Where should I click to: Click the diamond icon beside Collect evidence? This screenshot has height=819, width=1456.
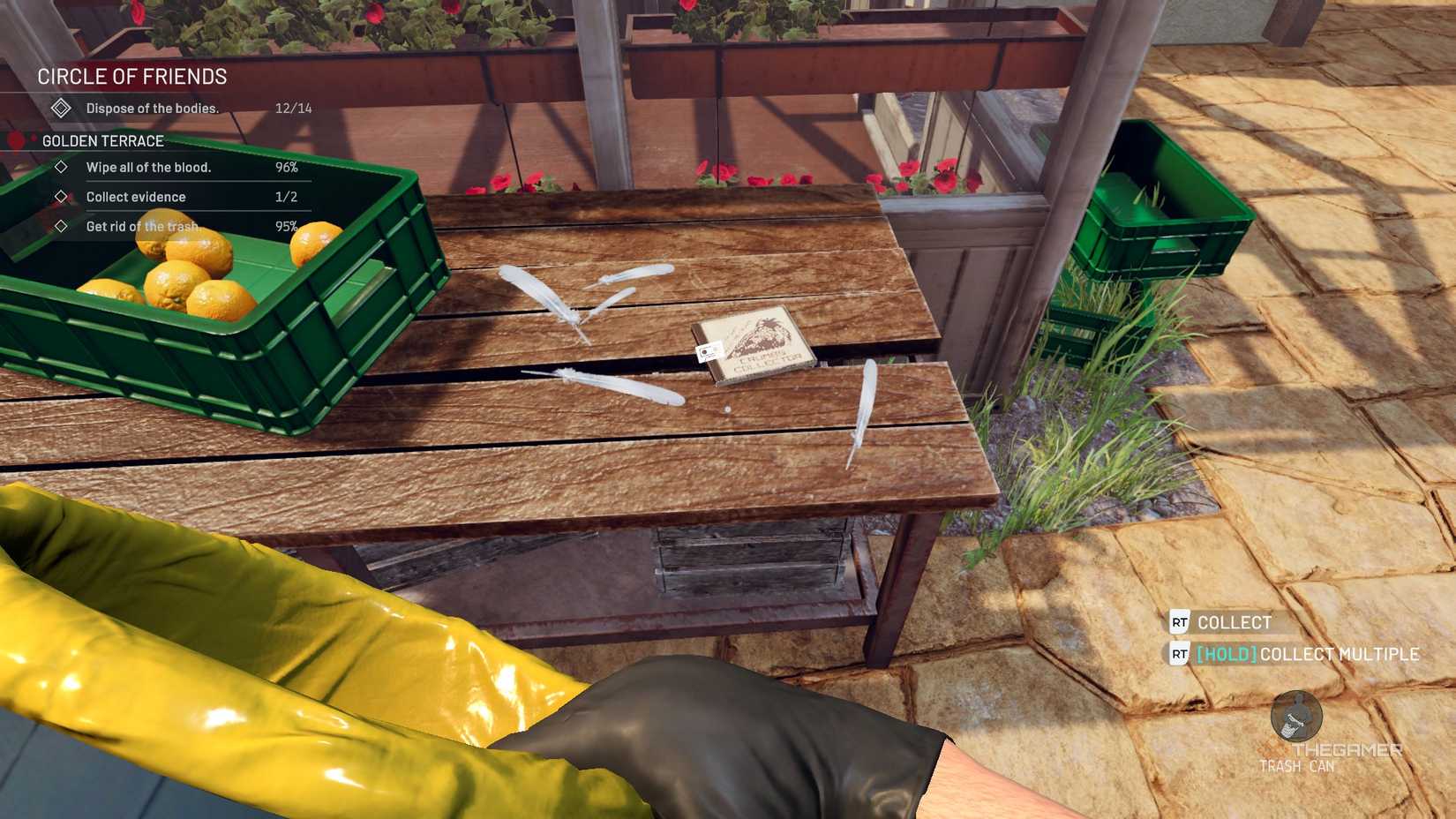[62, 197]
